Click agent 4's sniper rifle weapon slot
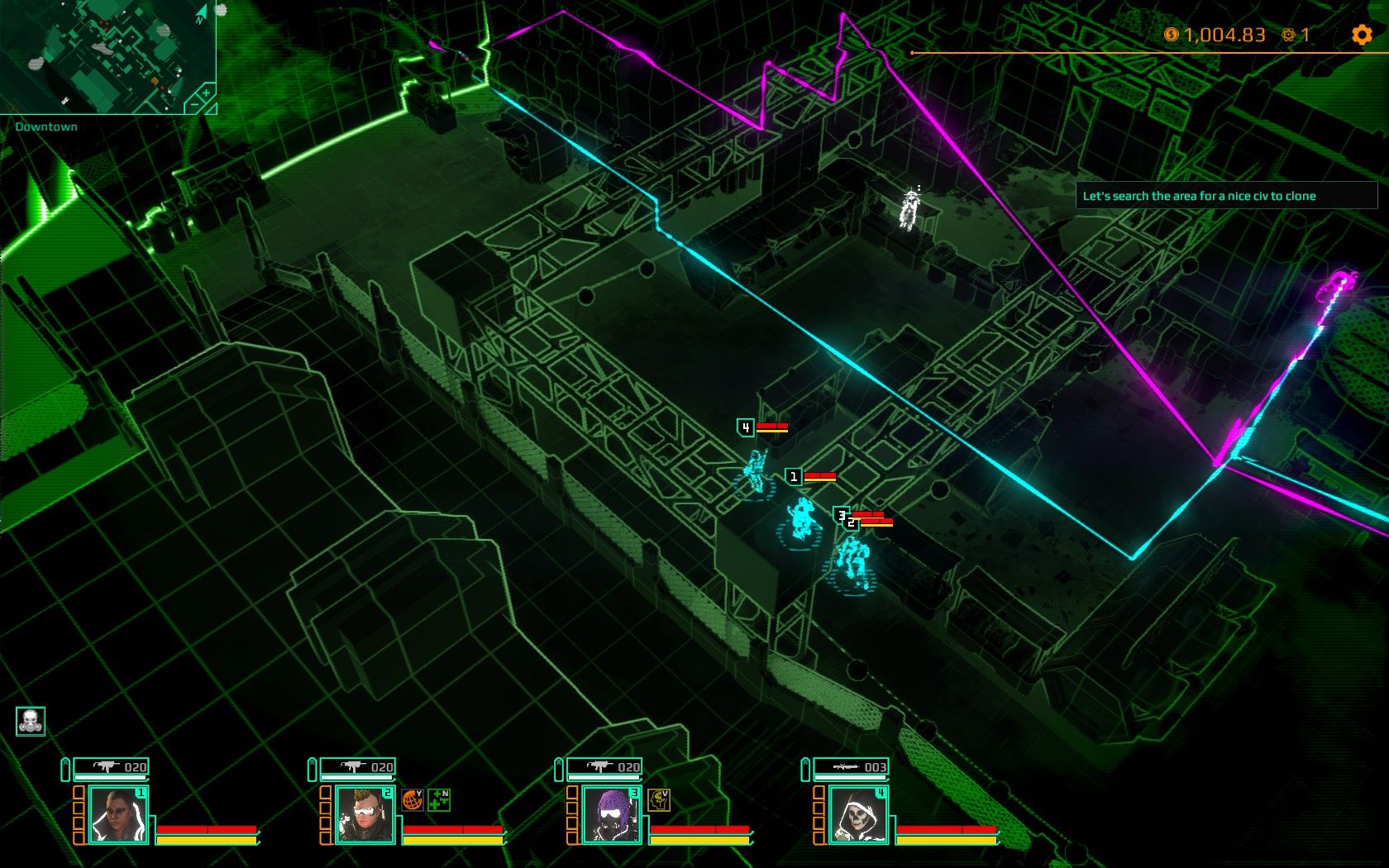Image resolution: width=1389 pixels, height=868 pixels. point(850,767)
